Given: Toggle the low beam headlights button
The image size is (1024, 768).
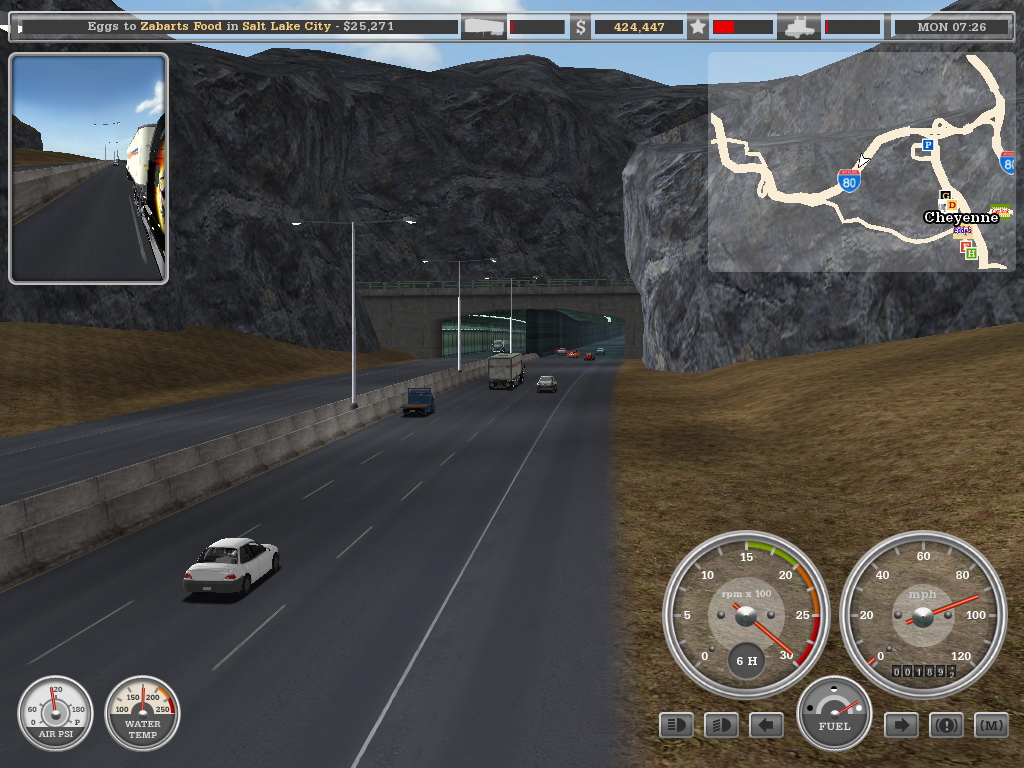Looking at the screenshot, I should (677, 725).
